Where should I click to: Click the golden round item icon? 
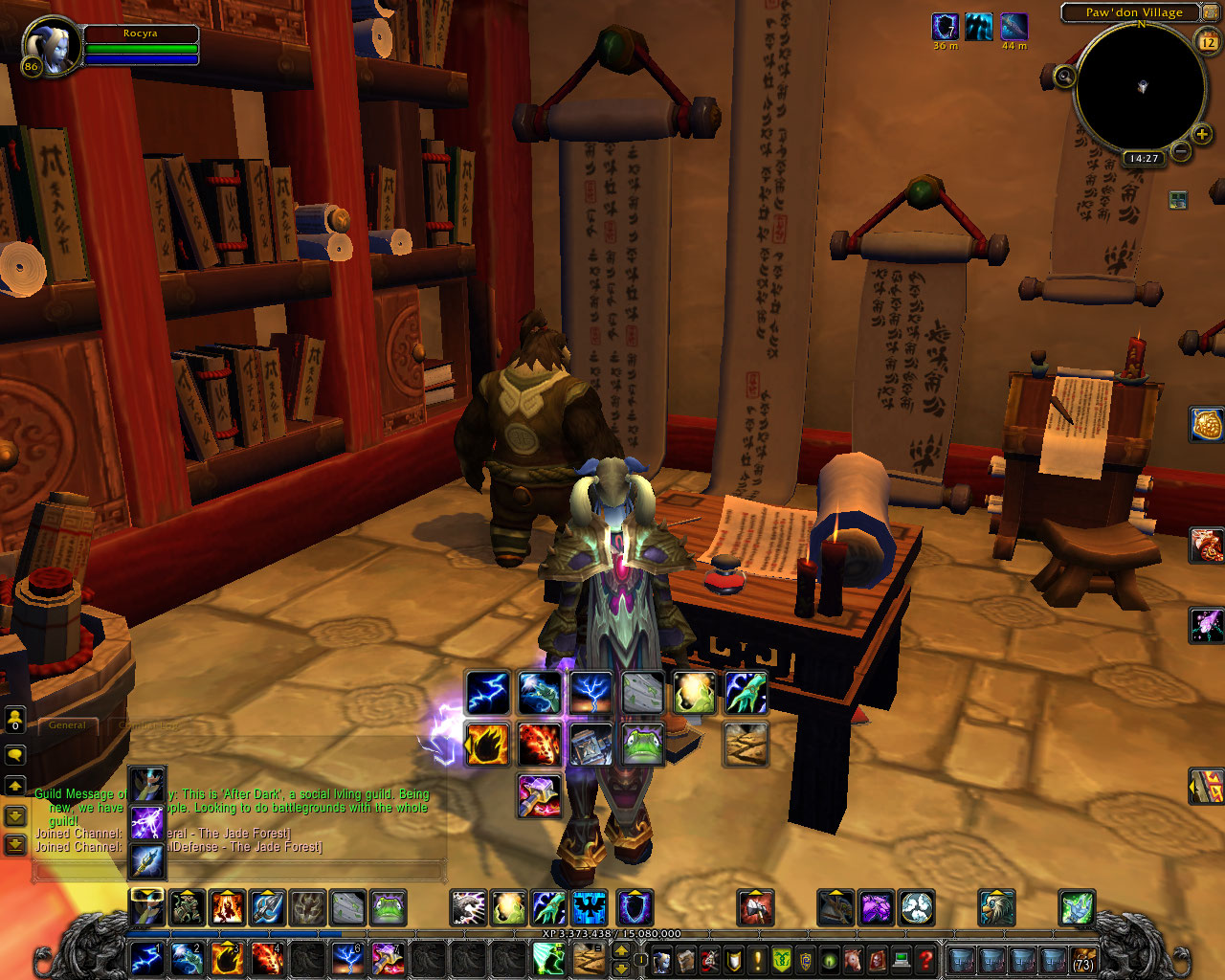pyautogui.click(x=1207, y=425)
